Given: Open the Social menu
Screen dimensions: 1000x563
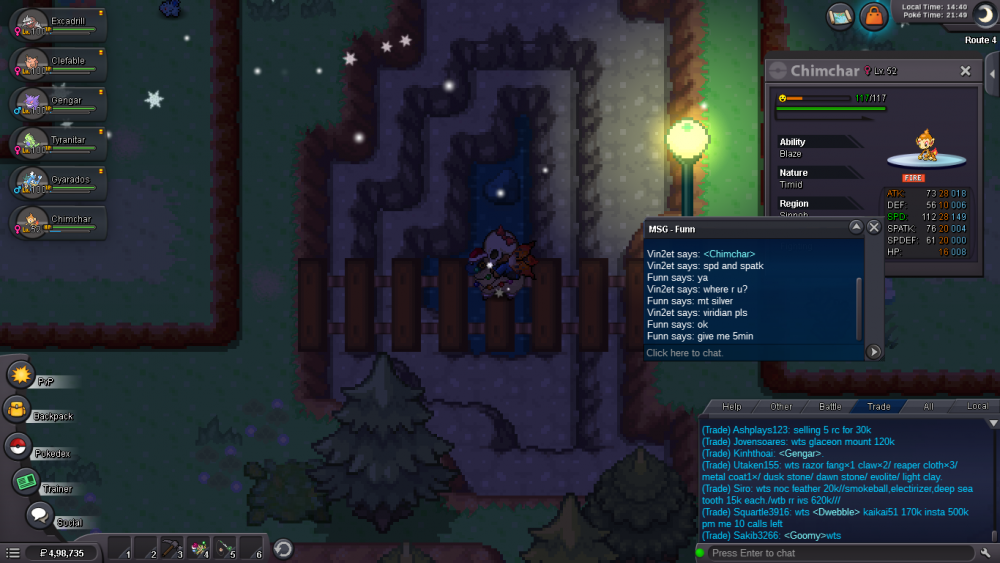Looking at the screenshot, I should (x=40, y=515).
